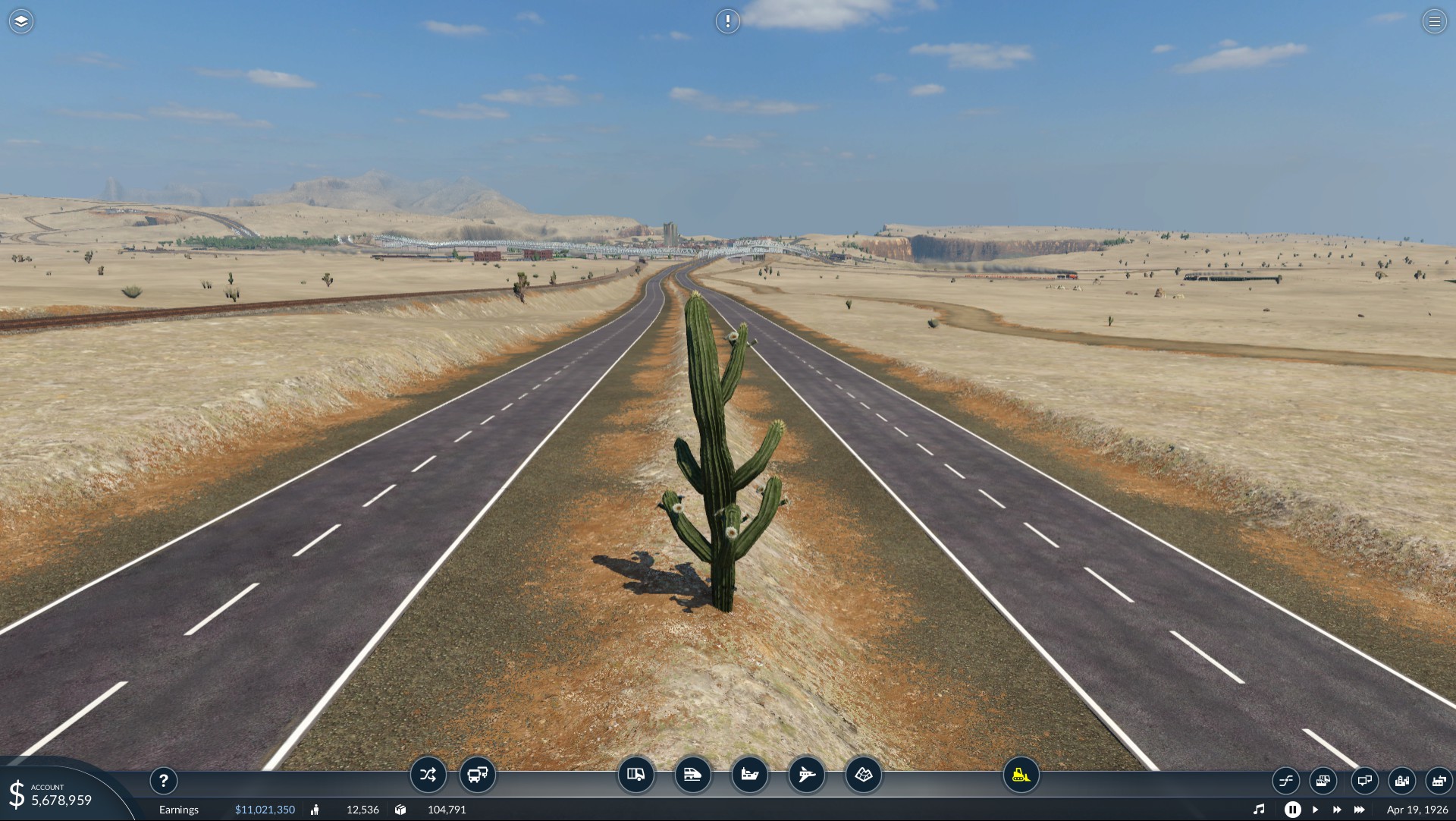Click the exclamation mark notification button
The width and height of the screenshot is (1456, 821).
point(727,21)
